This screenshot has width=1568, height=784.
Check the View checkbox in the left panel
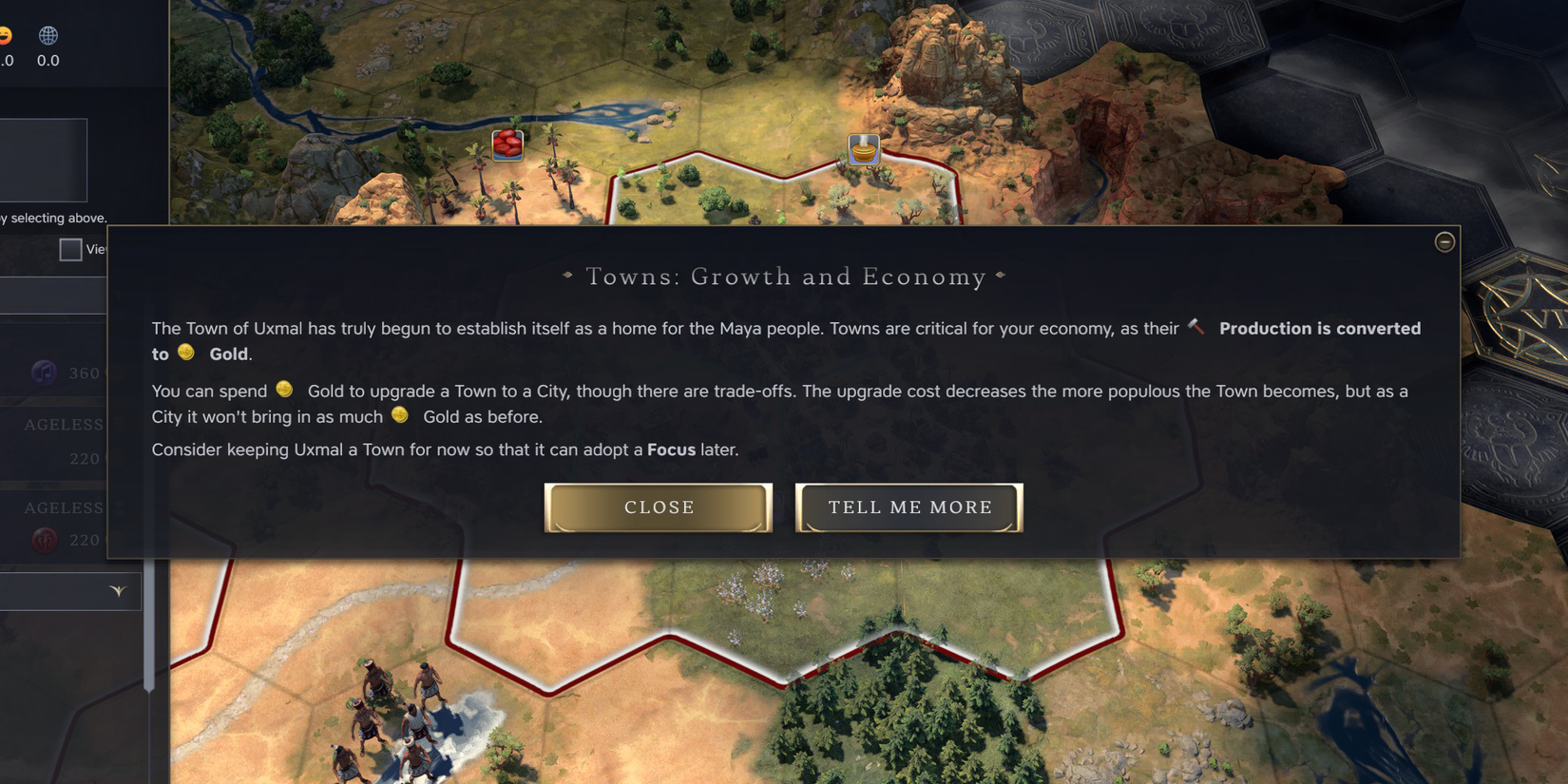click(71, 249)
